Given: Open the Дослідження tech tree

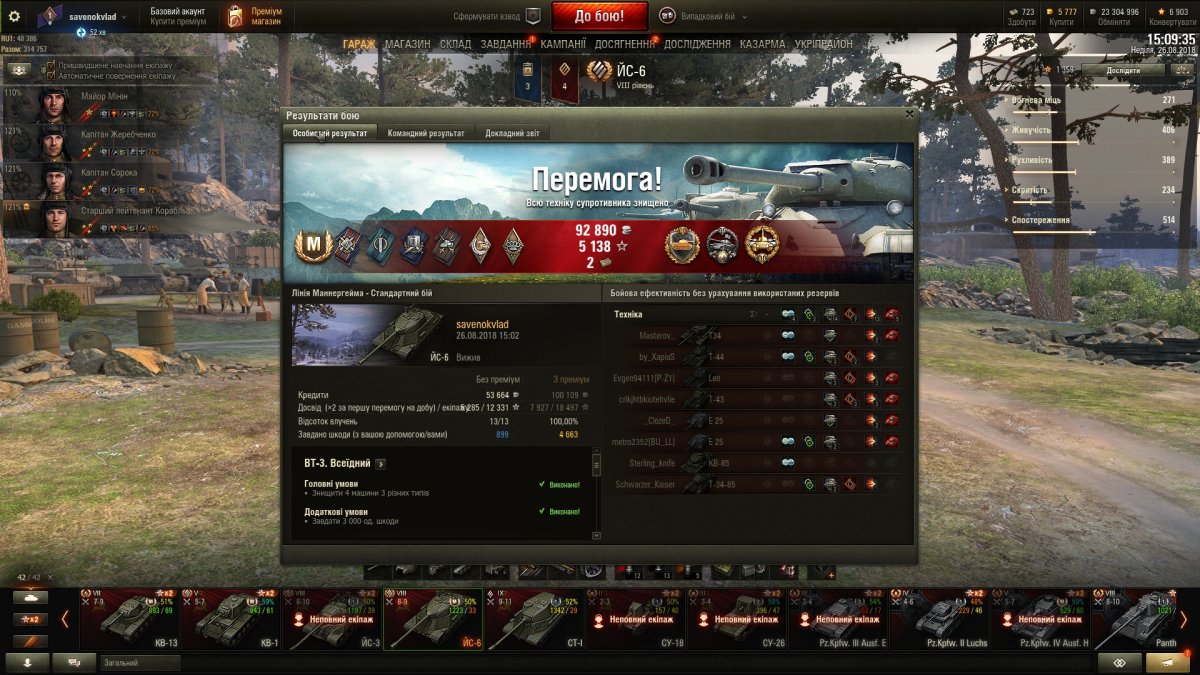Looking at the screenshot, I should click(x=697, y=44).
